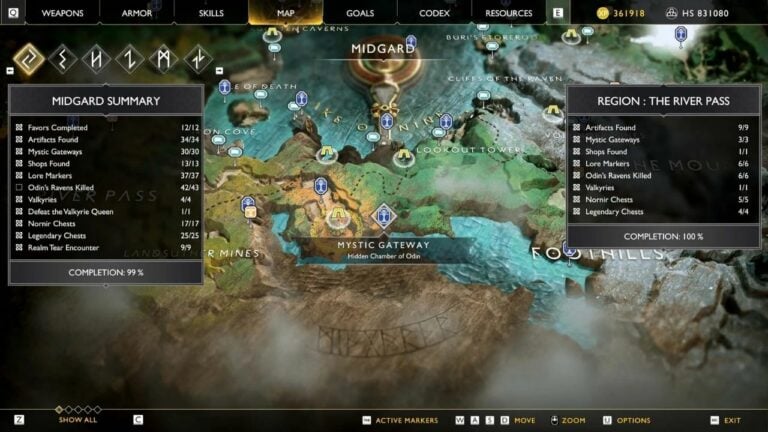Open the Codex tab
The width and height of the screenshot is (768, 432).
434,13
